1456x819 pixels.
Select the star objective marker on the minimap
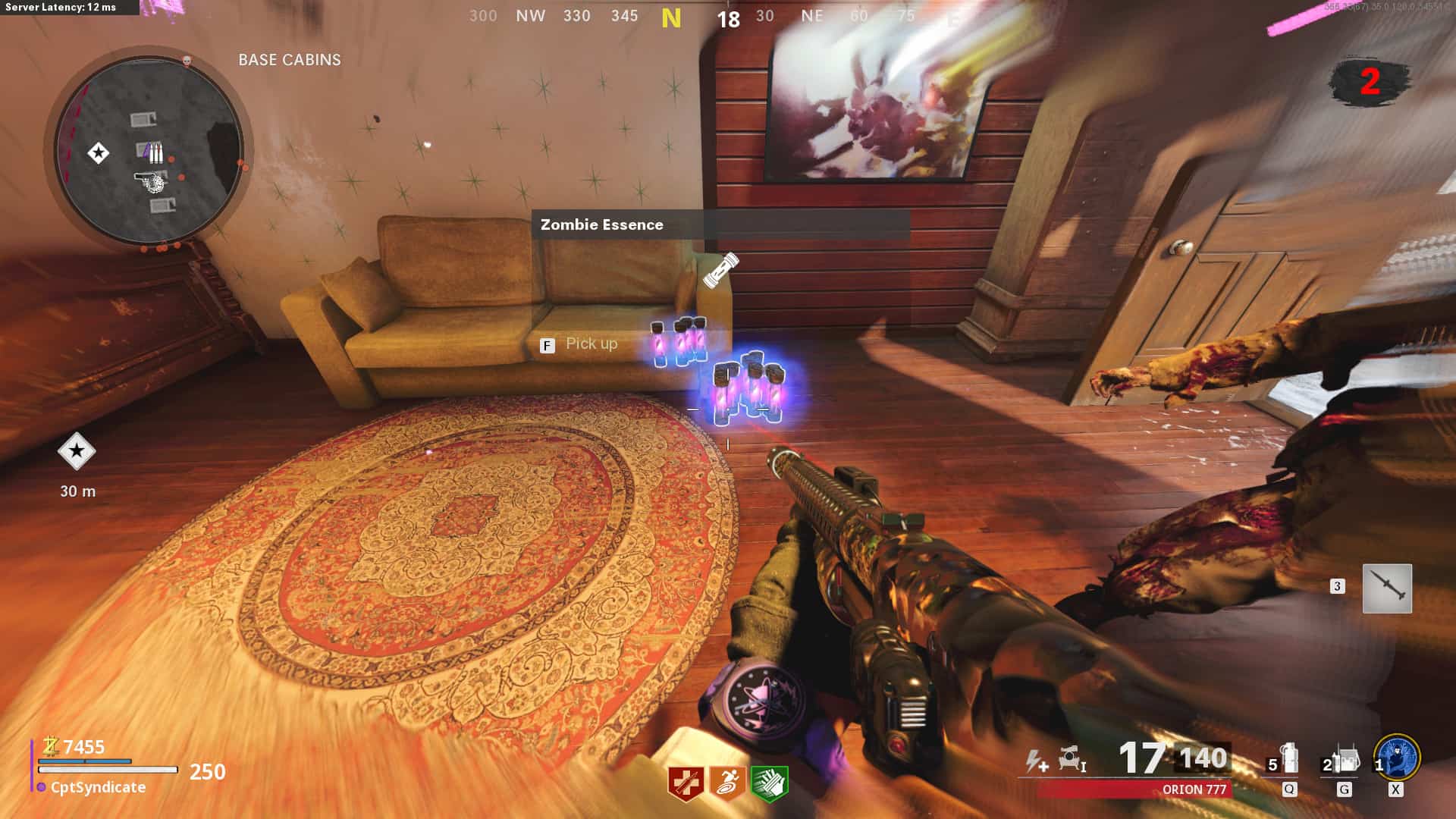98,153
